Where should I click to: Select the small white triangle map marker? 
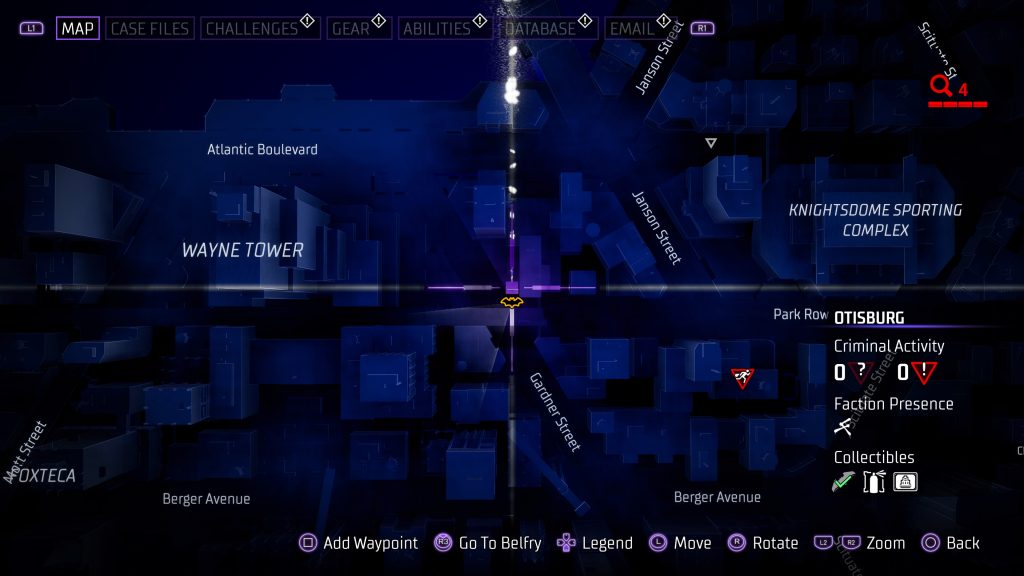coord(711,144)
